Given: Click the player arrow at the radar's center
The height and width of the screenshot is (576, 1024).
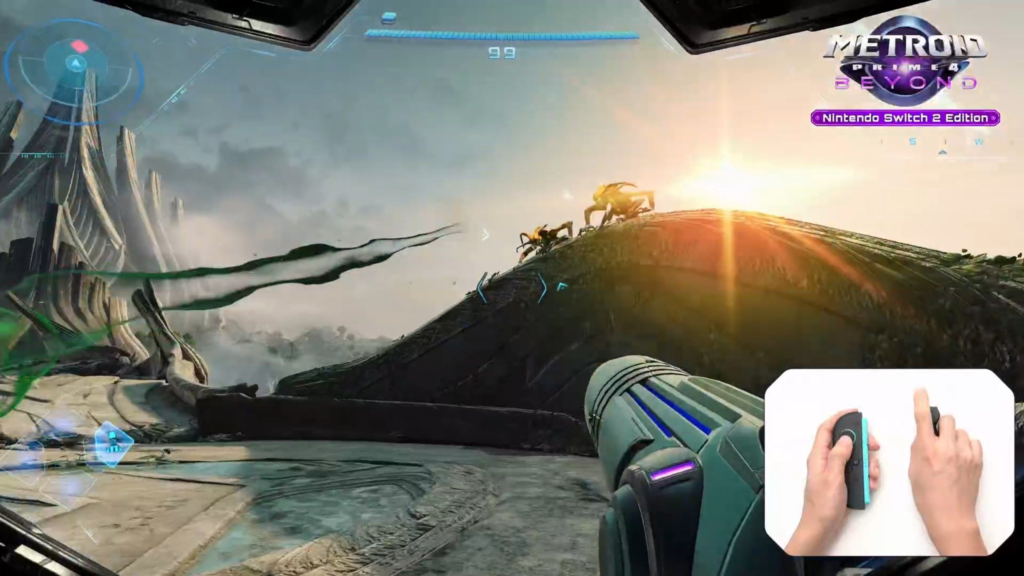Looking at the screenshot, I should (74, 63).
